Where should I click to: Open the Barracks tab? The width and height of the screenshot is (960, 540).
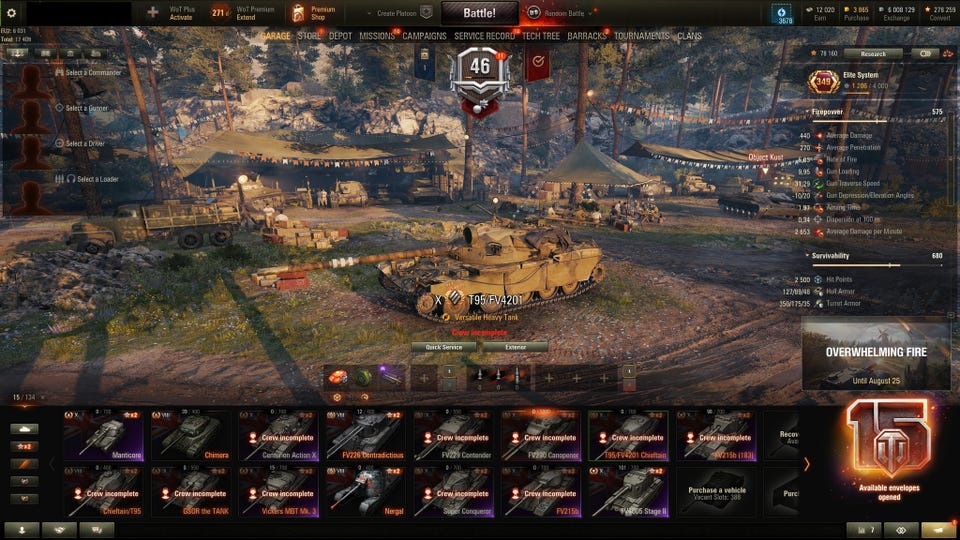(x=587, y=36)
